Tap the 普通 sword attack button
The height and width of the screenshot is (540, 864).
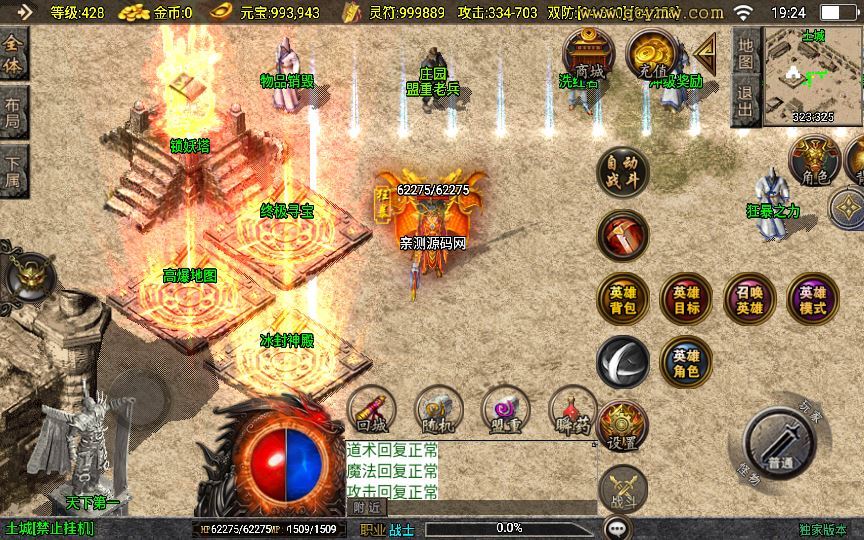(782, 445)
